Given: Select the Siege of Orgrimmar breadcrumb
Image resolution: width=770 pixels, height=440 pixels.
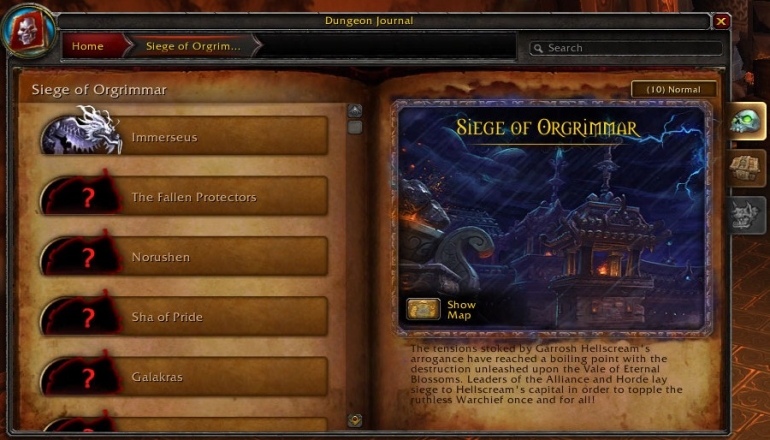Looking at the screenshot, I should pyautogui.click(x=193, y=46).
